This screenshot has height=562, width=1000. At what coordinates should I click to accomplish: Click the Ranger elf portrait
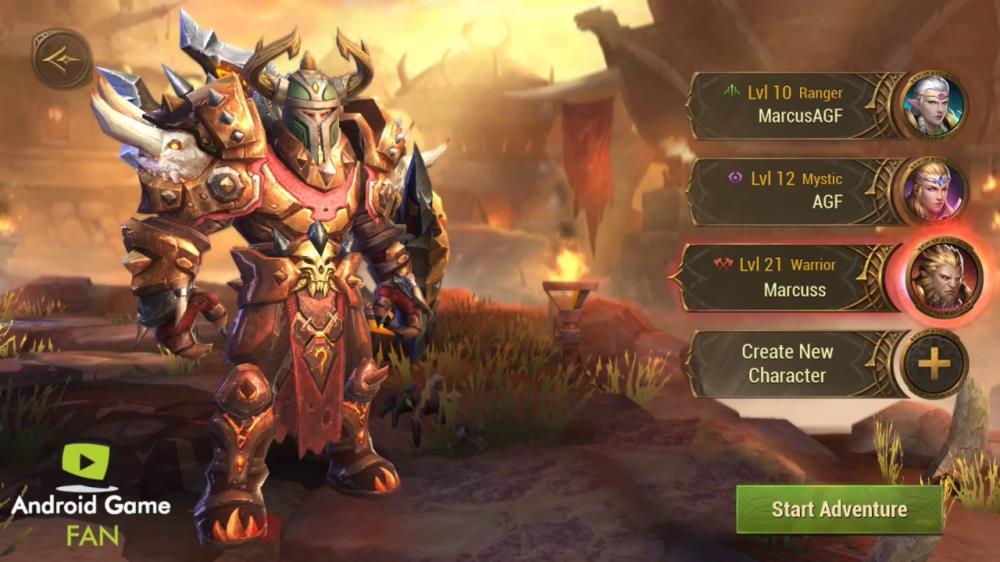pos(934,105)
